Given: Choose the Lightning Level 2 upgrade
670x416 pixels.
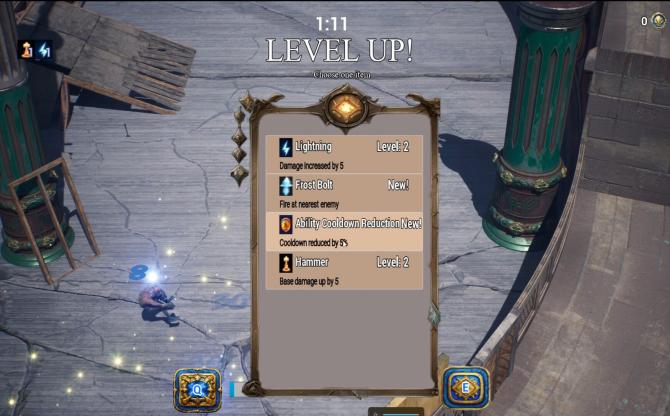Looking at the screenshot, I should 344,154.
